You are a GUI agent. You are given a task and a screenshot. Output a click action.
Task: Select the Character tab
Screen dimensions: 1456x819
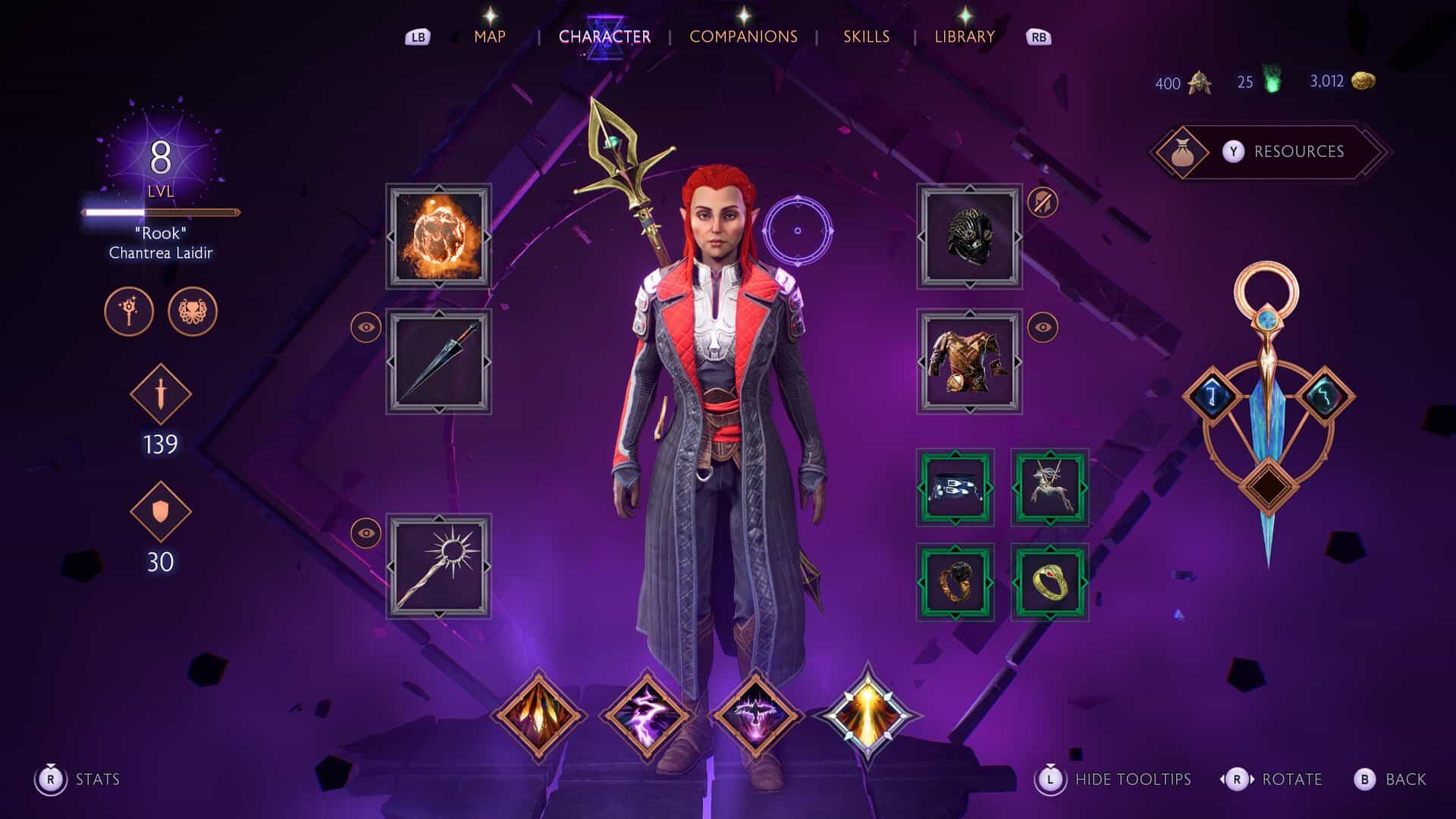604,36
